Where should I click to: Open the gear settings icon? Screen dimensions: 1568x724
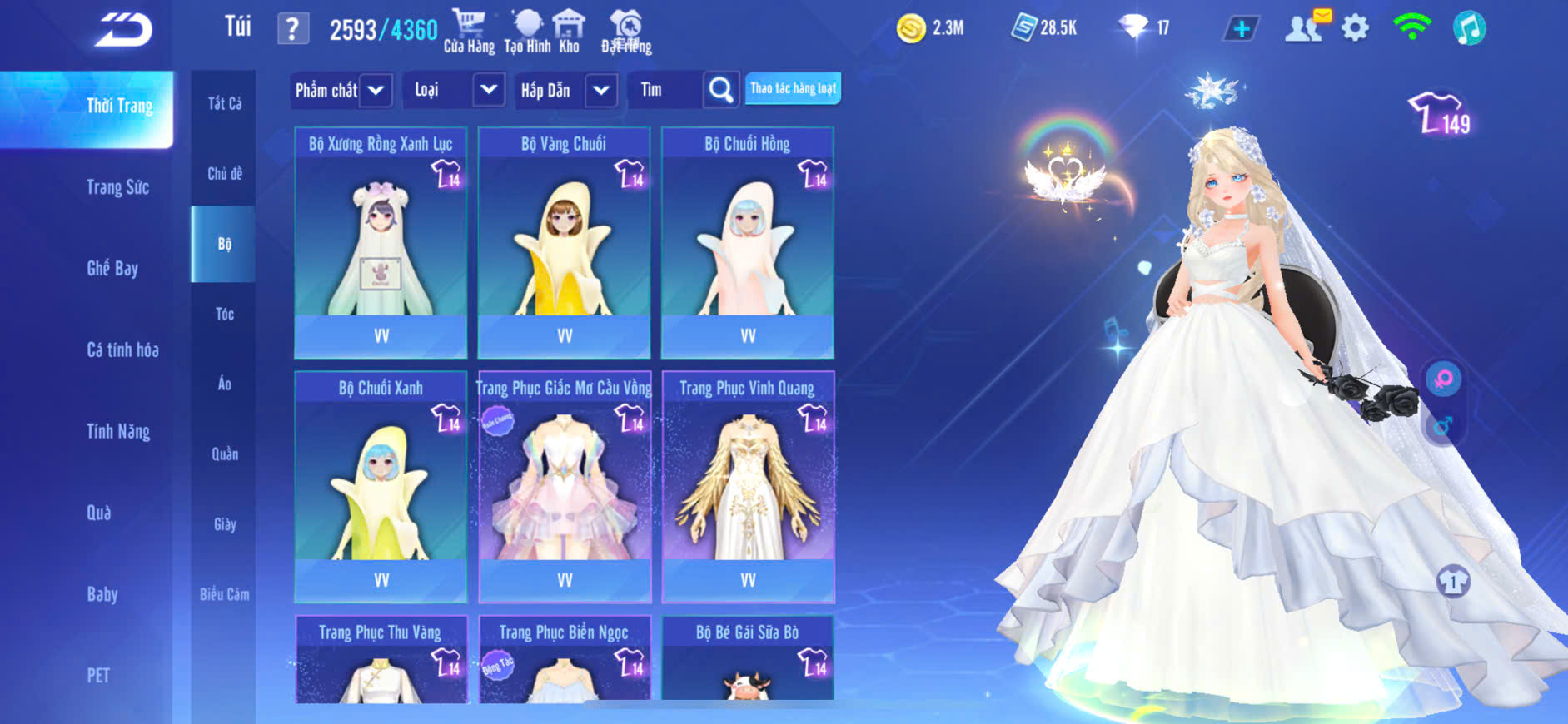pyautogui.click(x=1355, y=28)
